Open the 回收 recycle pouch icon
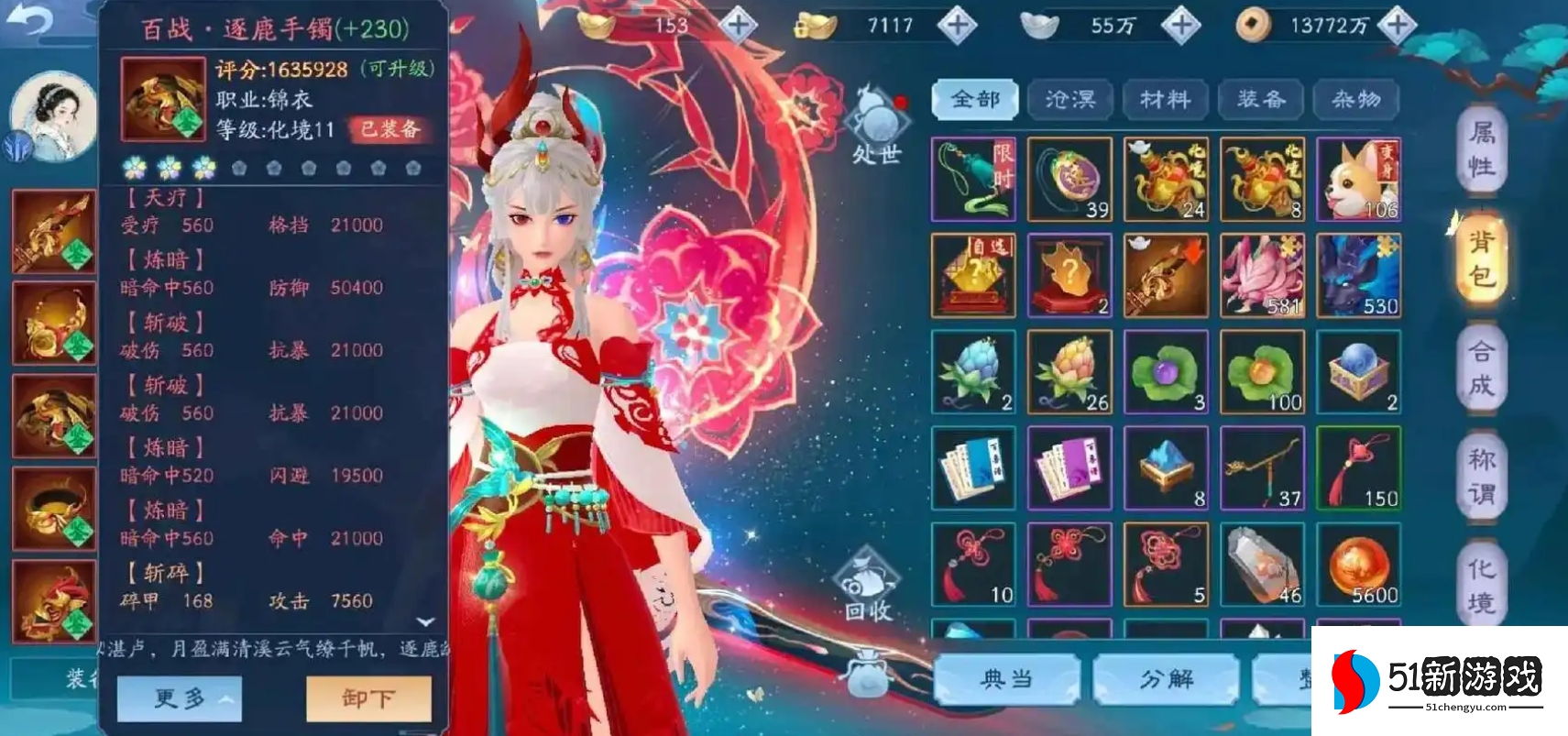The width and height of the screenshot is (1568, 736). pos(865,577)
